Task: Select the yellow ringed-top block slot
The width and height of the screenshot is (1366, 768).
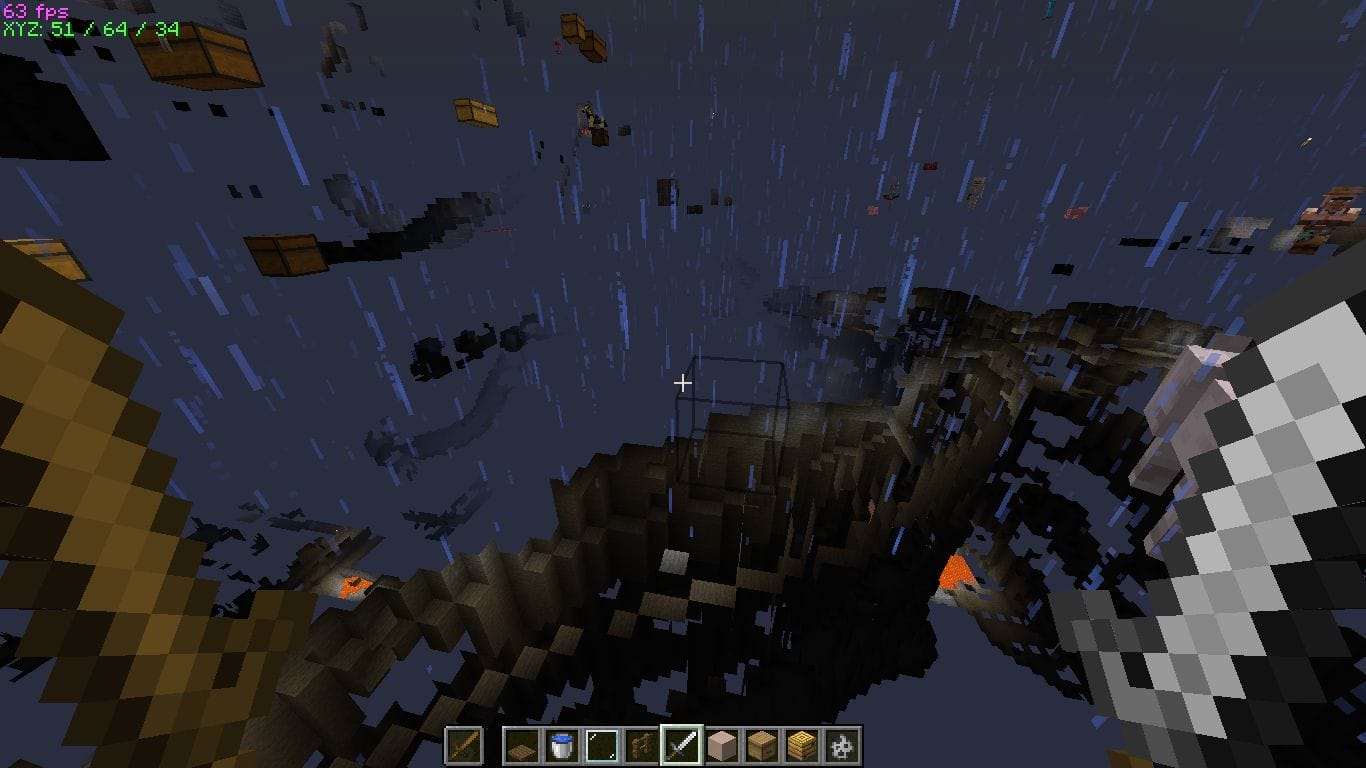Action: [x=801, y=746]
